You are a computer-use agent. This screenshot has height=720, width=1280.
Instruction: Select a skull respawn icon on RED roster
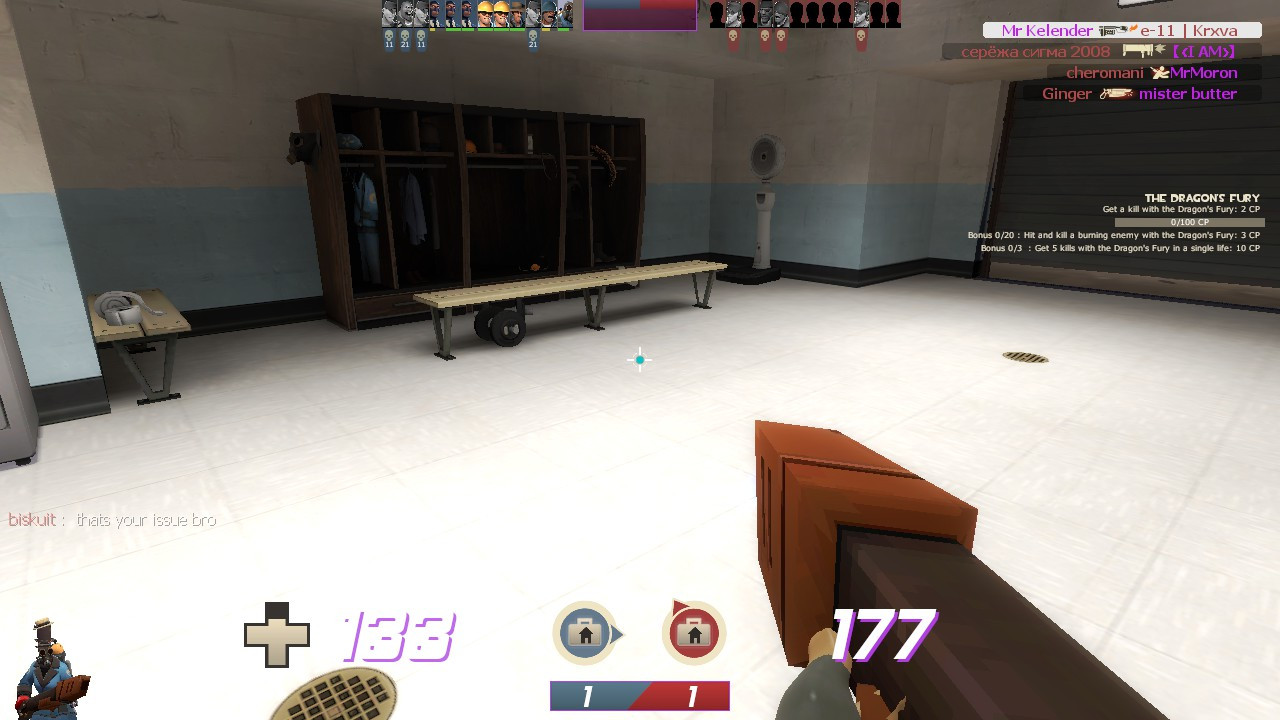pos(733,36)
